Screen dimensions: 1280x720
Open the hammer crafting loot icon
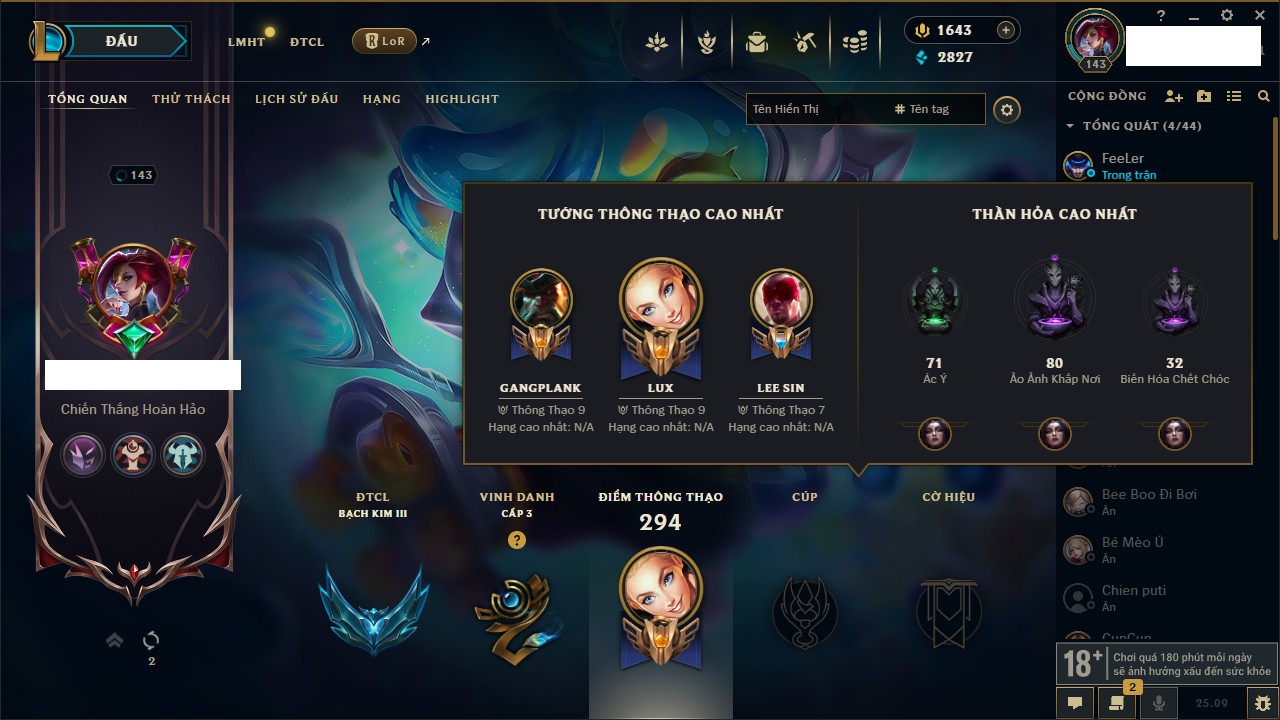(x=805, y=42)
